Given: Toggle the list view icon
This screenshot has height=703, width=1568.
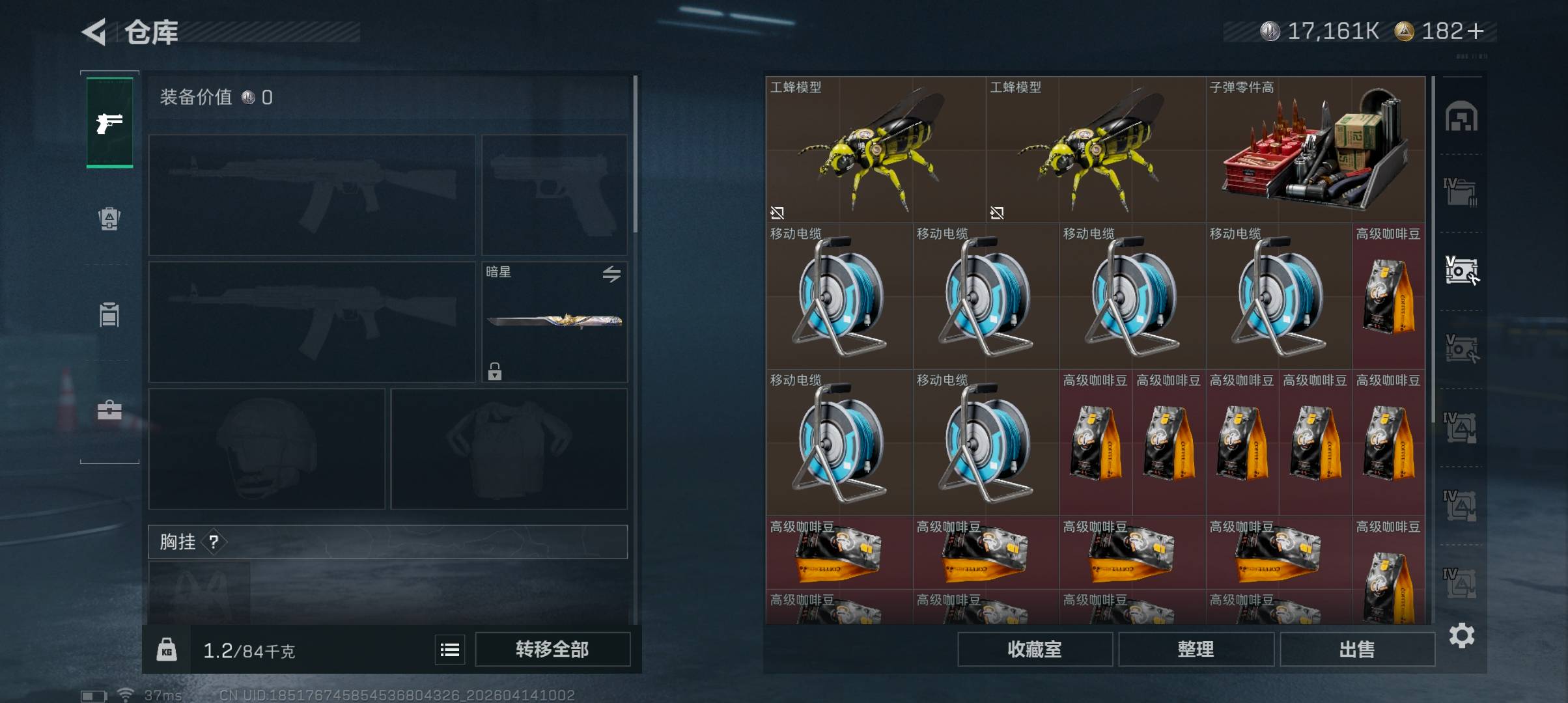Looking at the screenshot, I should pos(449,650).
